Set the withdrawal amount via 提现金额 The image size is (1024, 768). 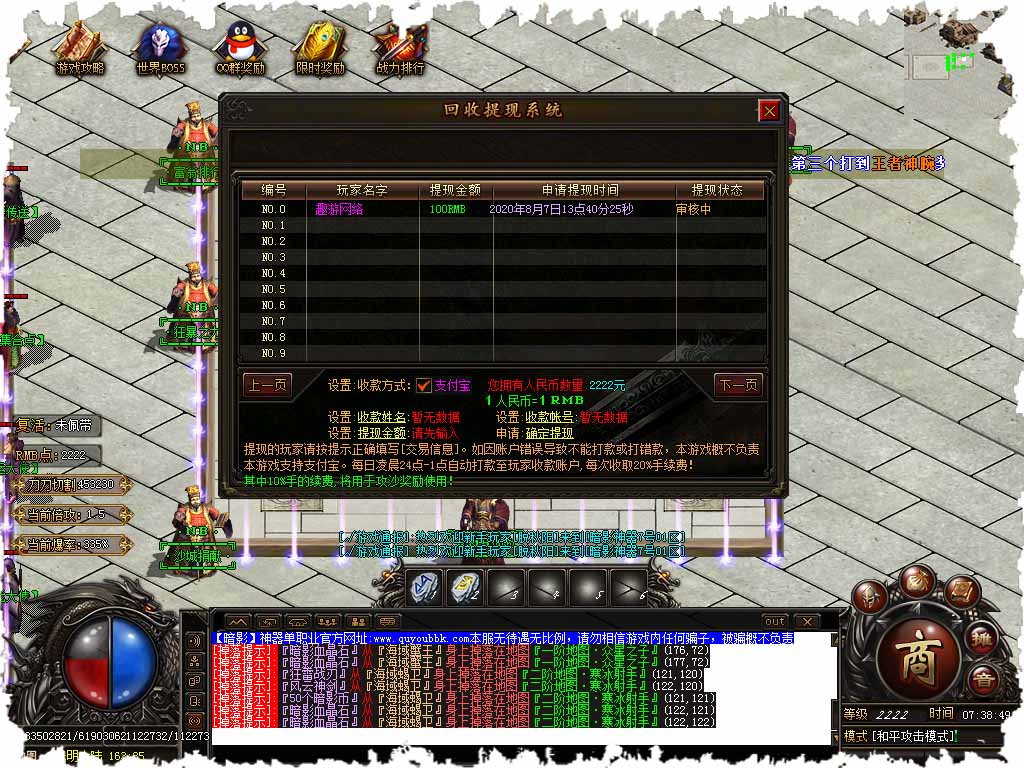[382, 433]
